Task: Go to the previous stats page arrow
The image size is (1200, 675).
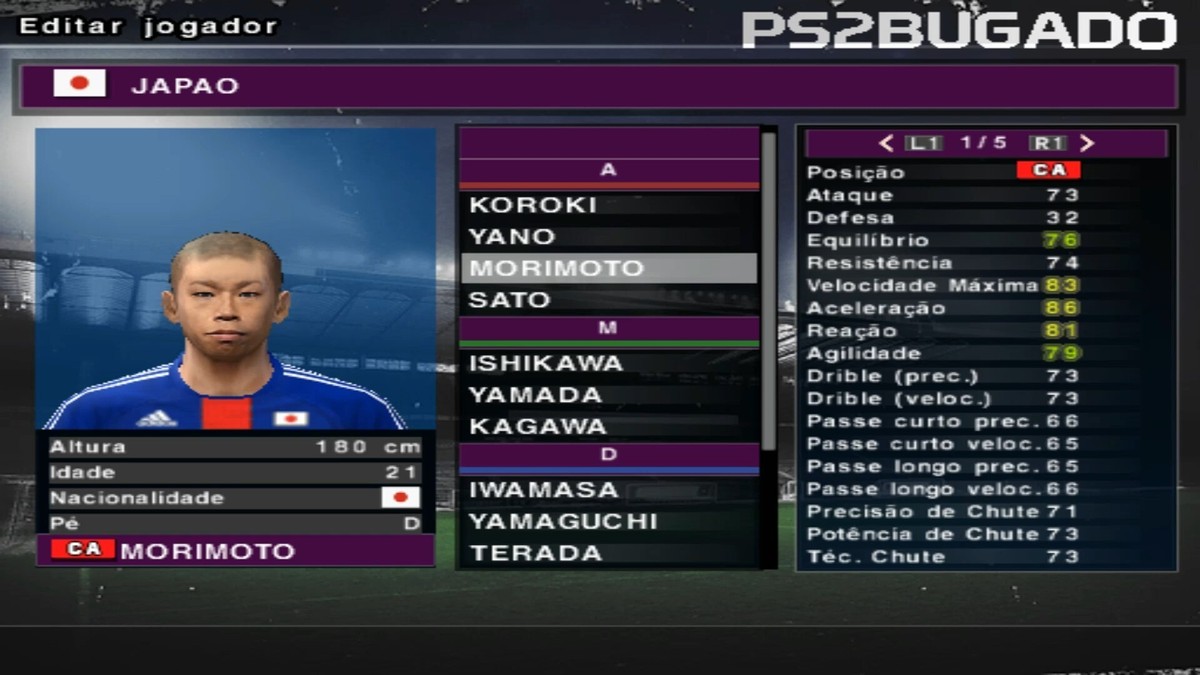Action: [886, 143]
